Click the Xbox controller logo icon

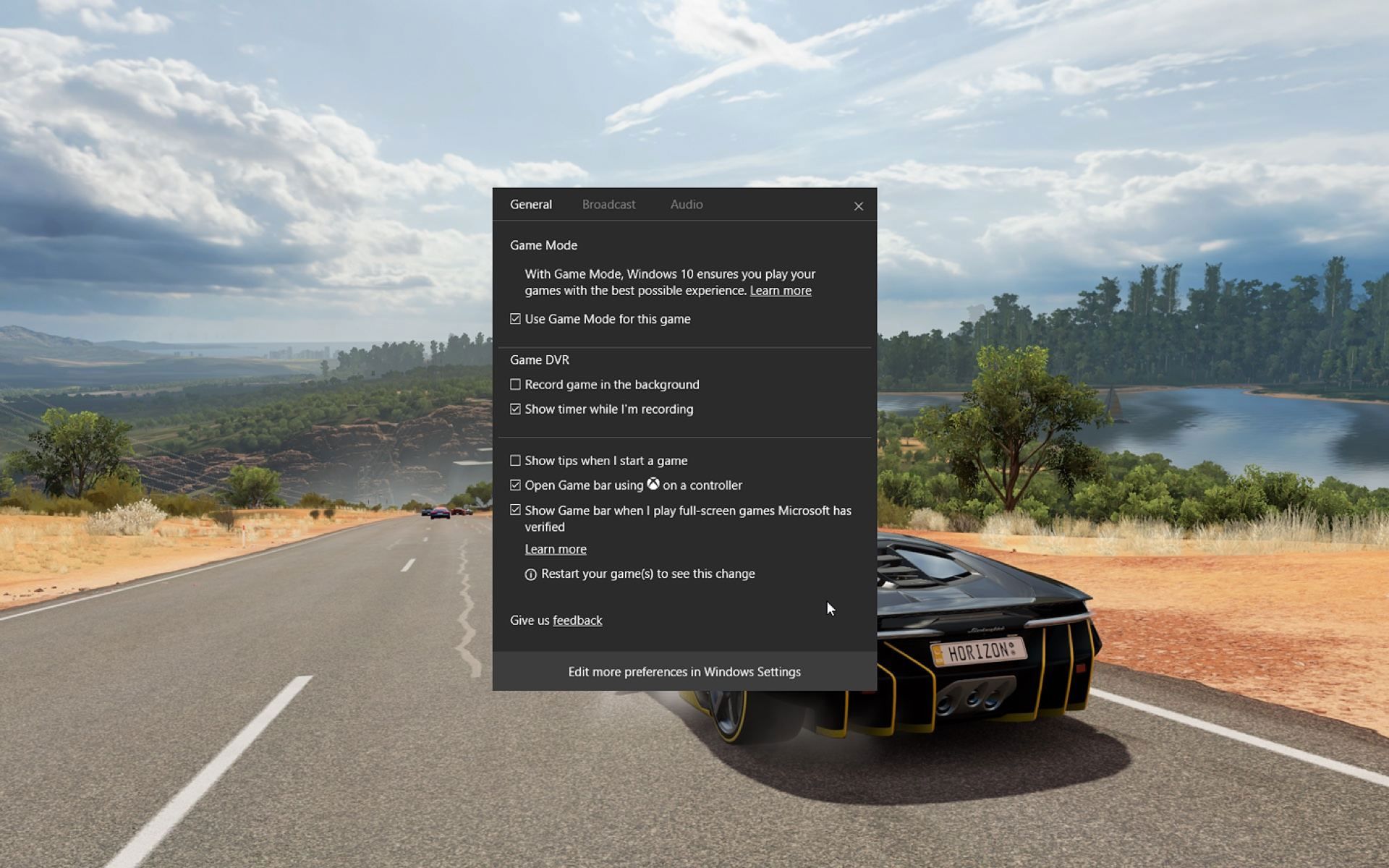coord(653,485)
